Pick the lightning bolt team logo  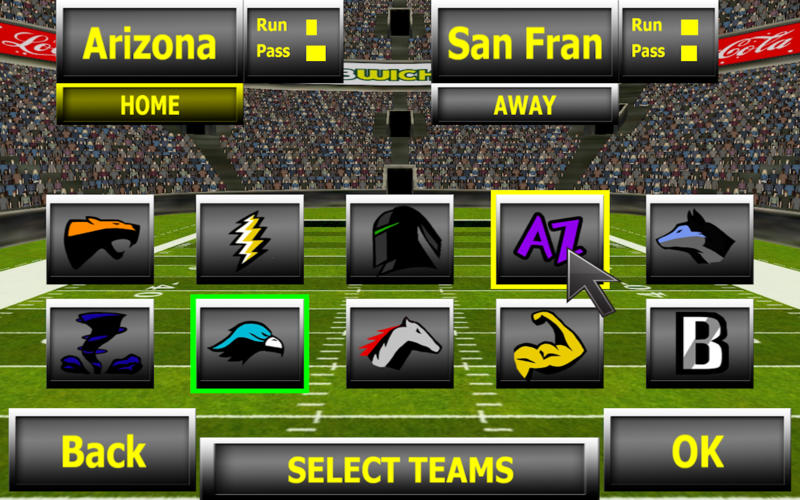(x=249, y=239)
